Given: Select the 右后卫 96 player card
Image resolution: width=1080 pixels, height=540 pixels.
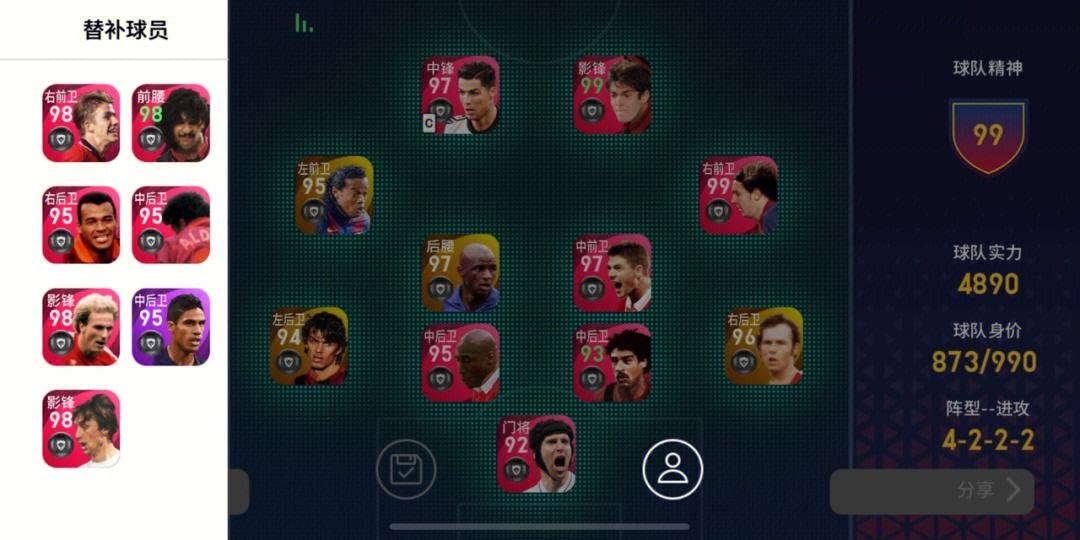Looking at the screenshot, I should click(764, 346).
